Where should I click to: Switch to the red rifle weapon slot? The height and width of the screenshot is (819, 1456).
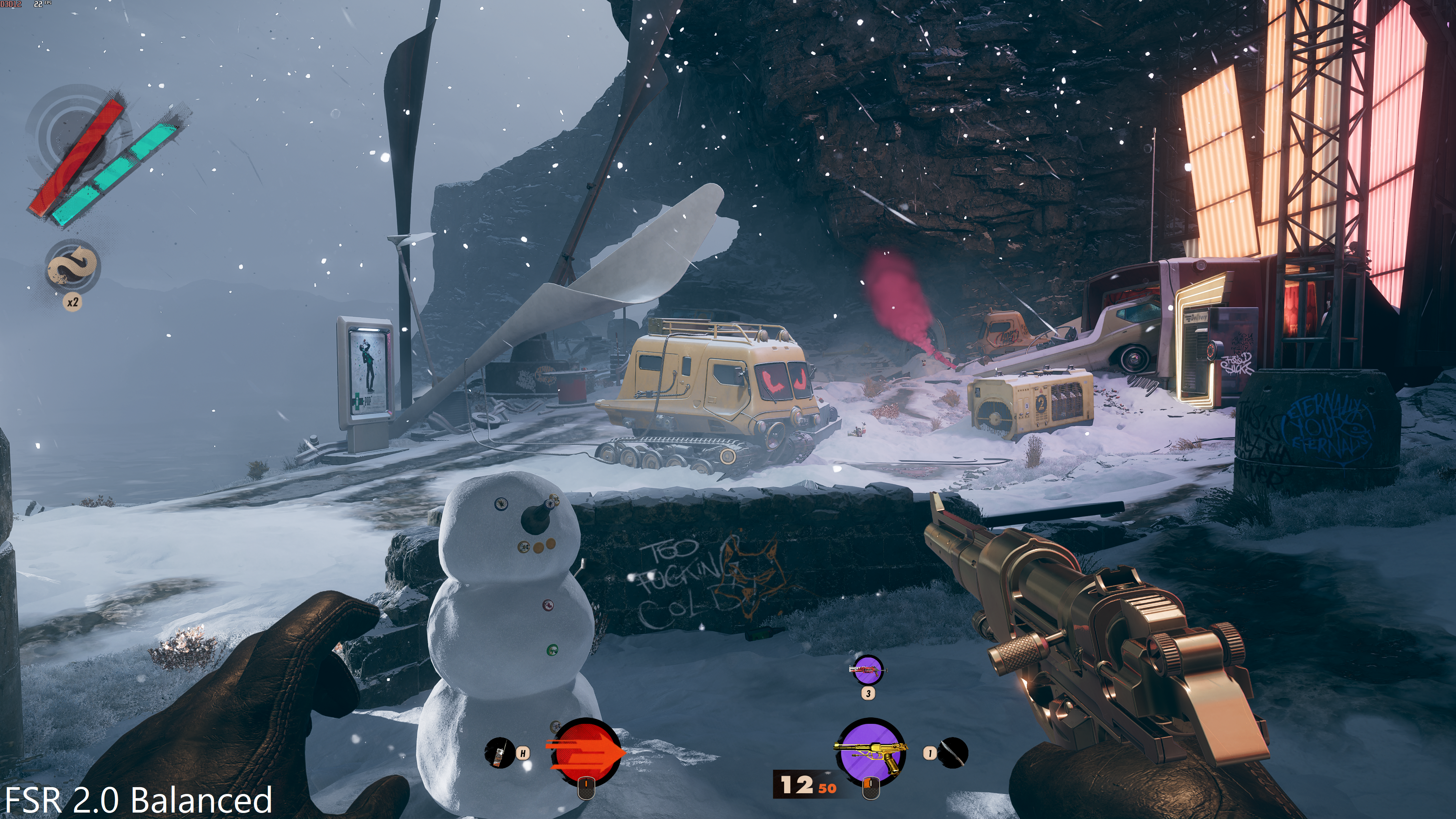[868, 671]
